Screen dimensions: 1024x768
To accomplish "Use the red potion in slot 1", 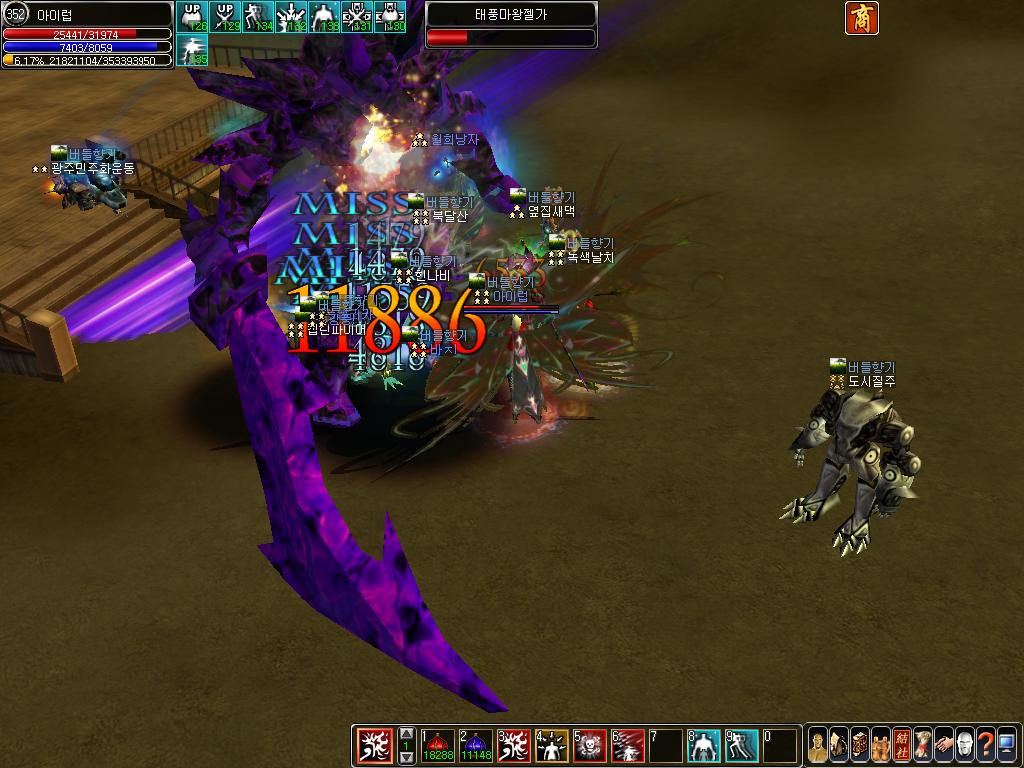I will click(439, 746).
